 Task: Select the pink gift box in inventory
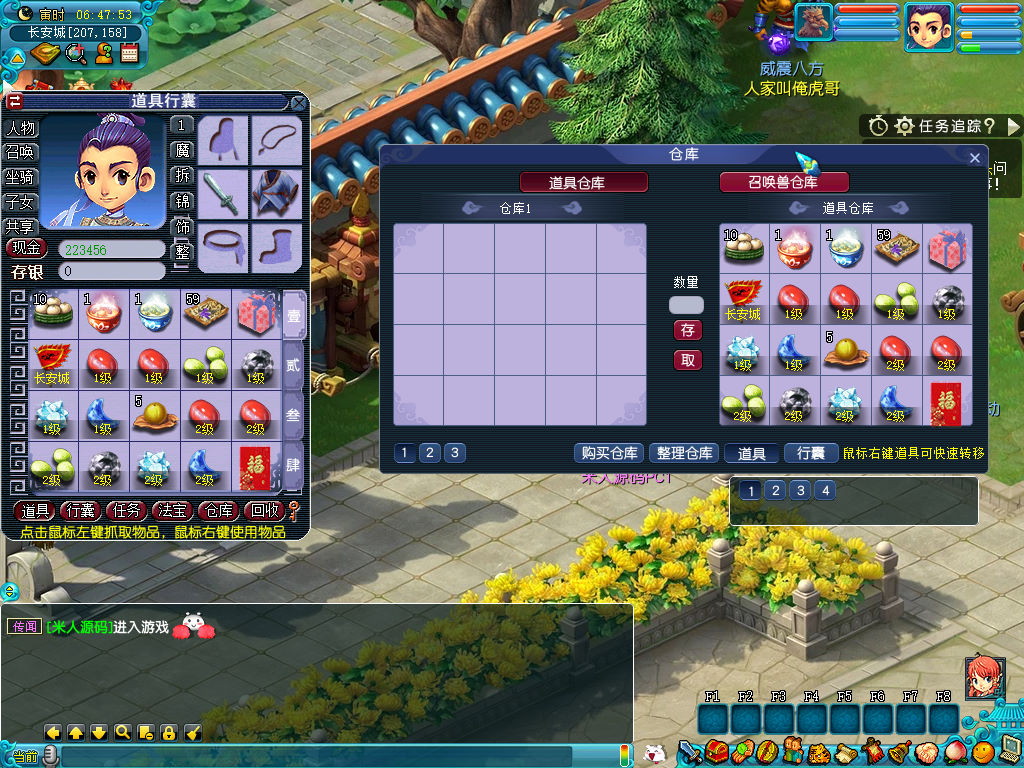257,313
